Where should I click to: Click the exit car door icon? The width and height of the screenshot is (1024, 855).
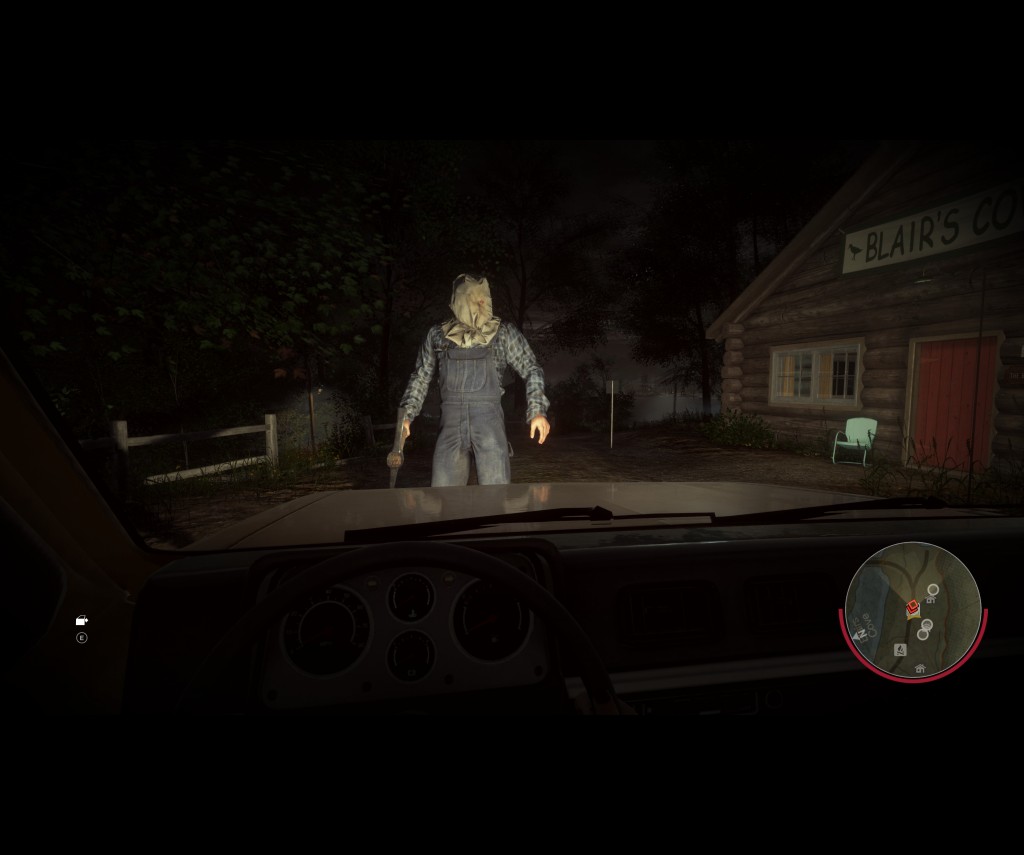pyautogui.click(x=82, y=621)
